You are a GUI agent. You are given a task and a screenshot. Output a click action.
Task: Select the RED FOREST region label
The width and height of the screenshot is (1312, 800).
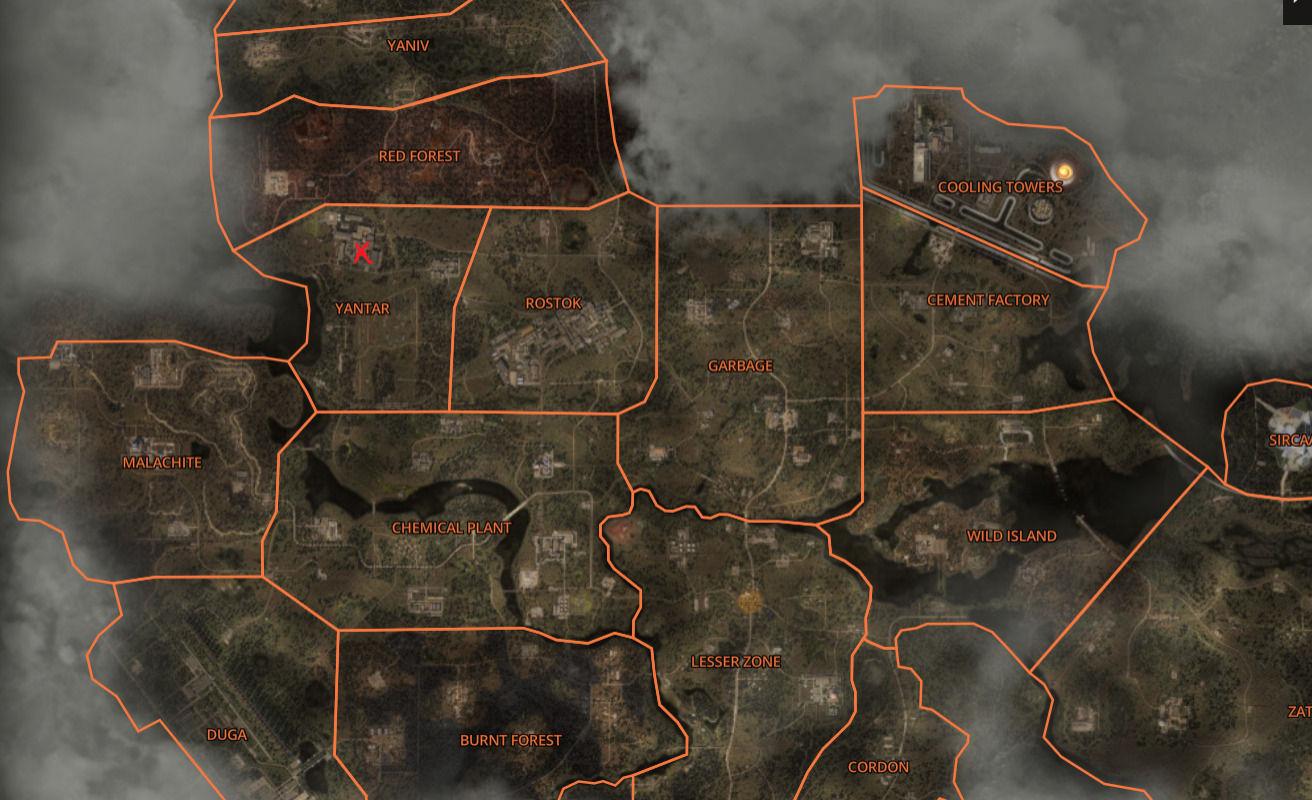(x=419, y=156)
